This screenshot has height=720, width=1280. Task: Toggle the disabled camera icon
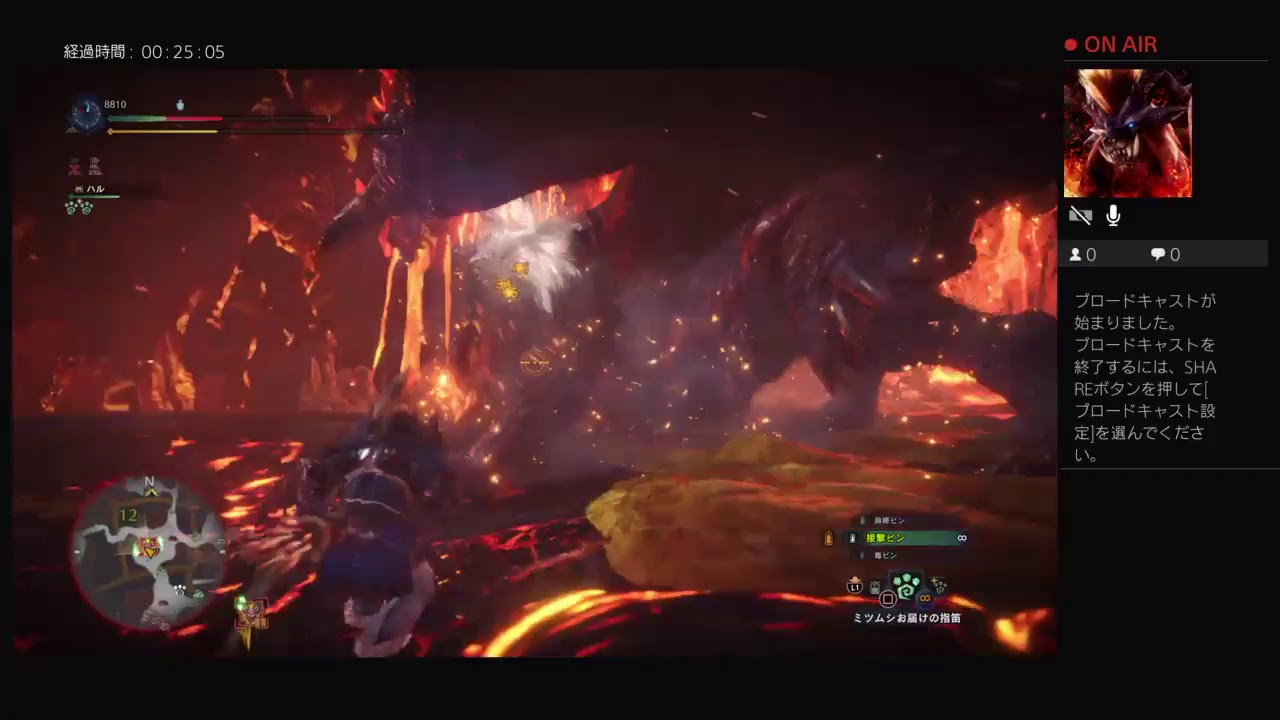click(1080, 215)
